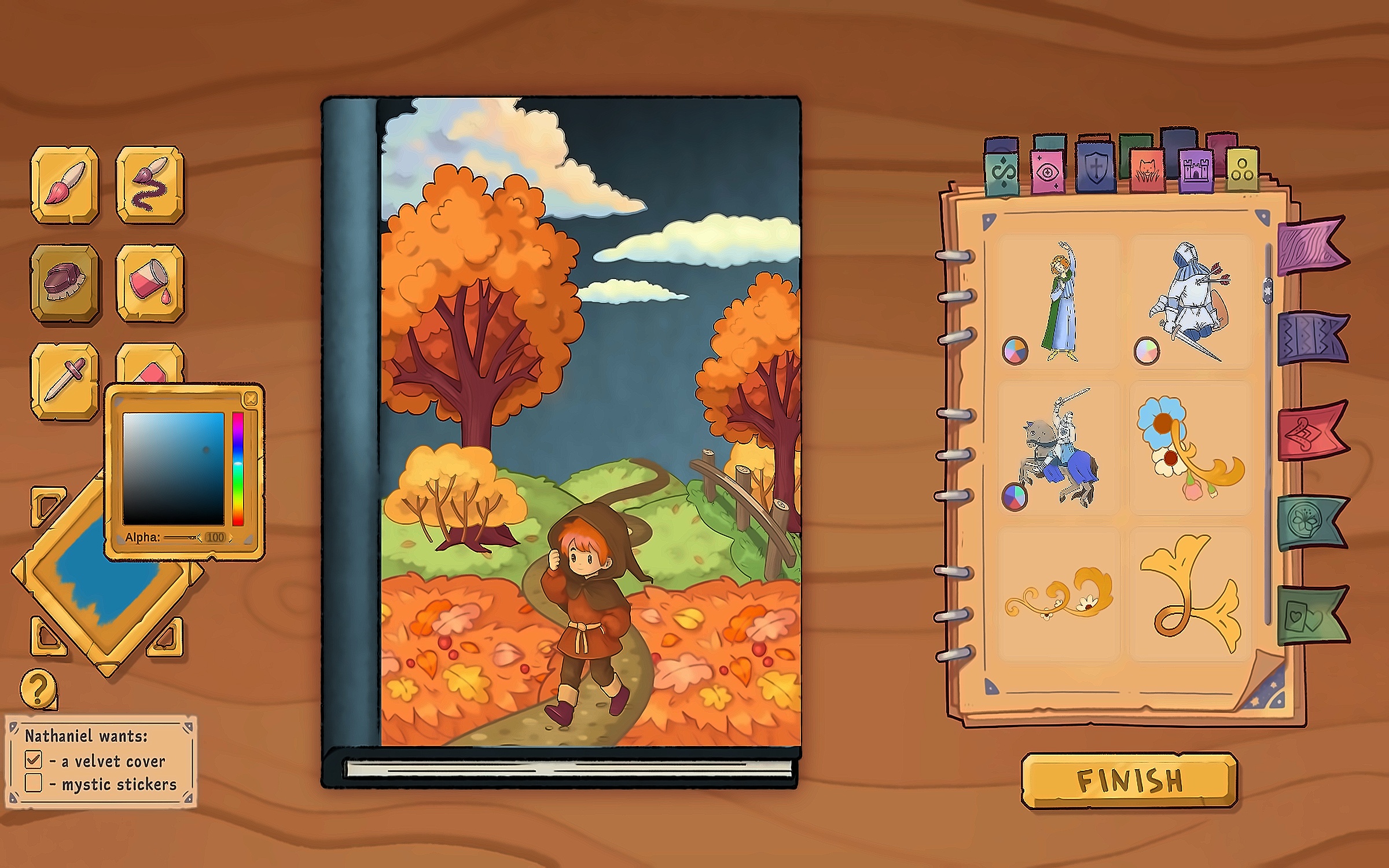Click the FINISH button
The image size is (1389, 868).
pyautogui.click(x=1129, y=780)
